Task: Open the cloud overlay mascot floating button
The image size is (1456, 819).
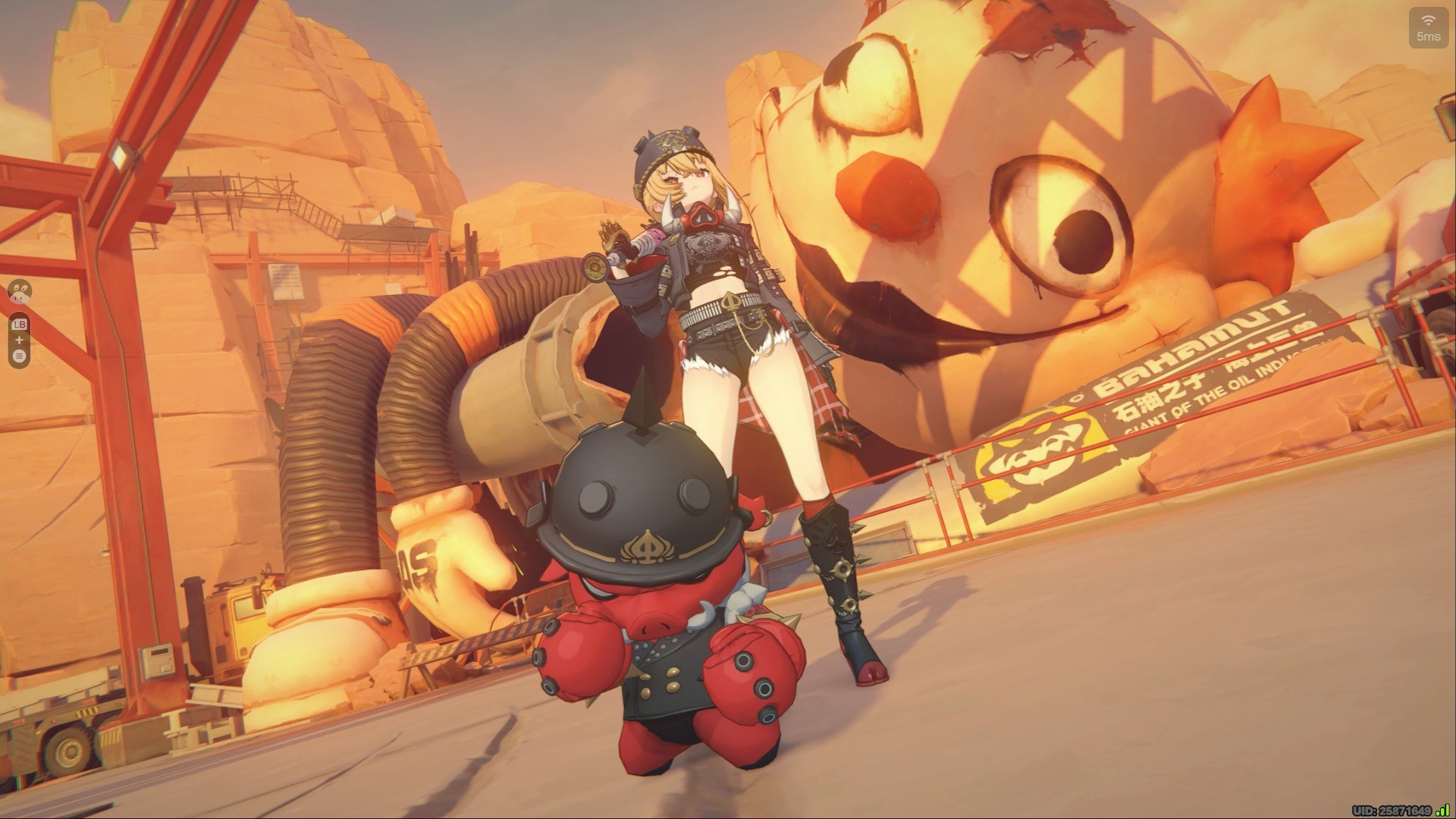Action: pyautogui.click(x=20, y=292)
